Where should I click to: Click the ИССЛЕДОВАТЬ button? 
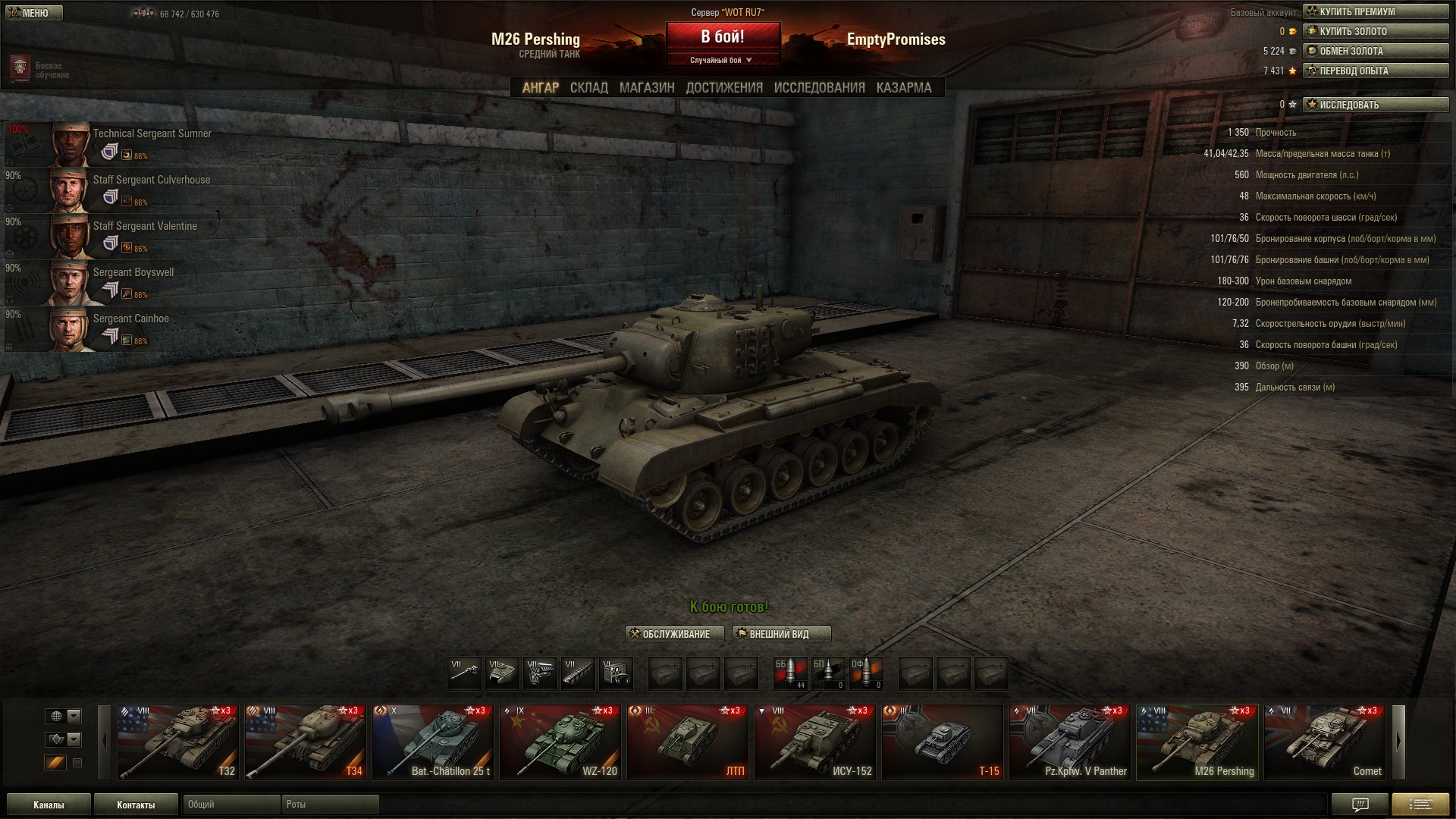(1375, 105)
